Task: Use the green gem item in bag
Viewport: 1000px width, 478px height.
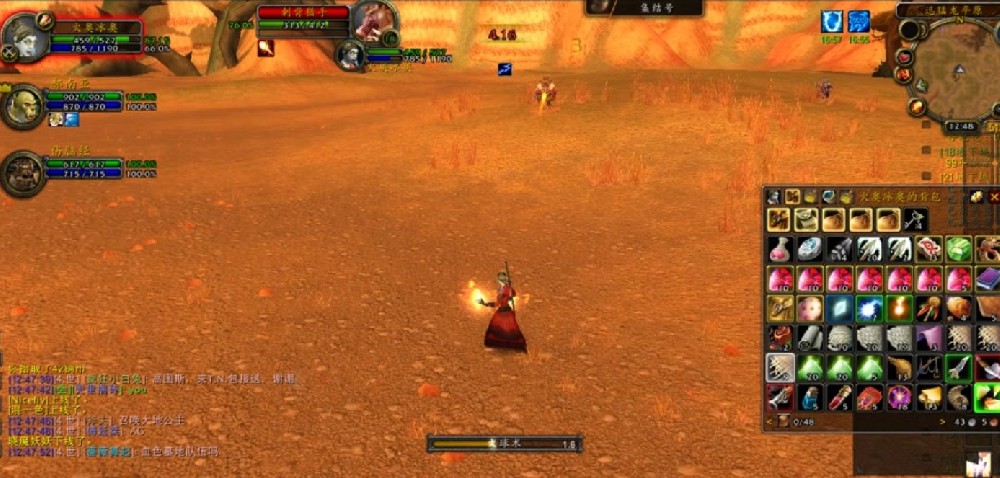Action: (x=958, y=249)
